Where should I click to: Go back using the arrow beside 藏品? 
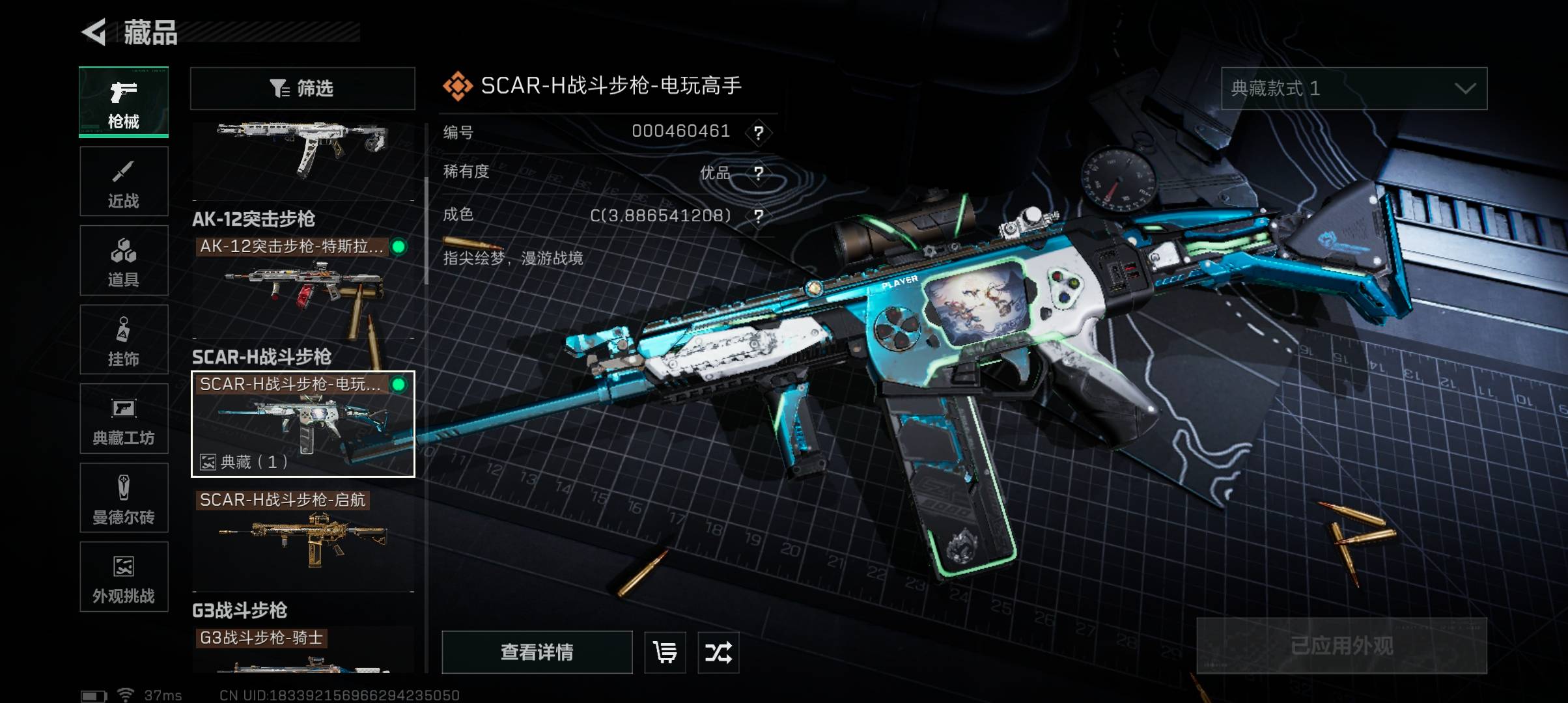[x=94, y=33]
